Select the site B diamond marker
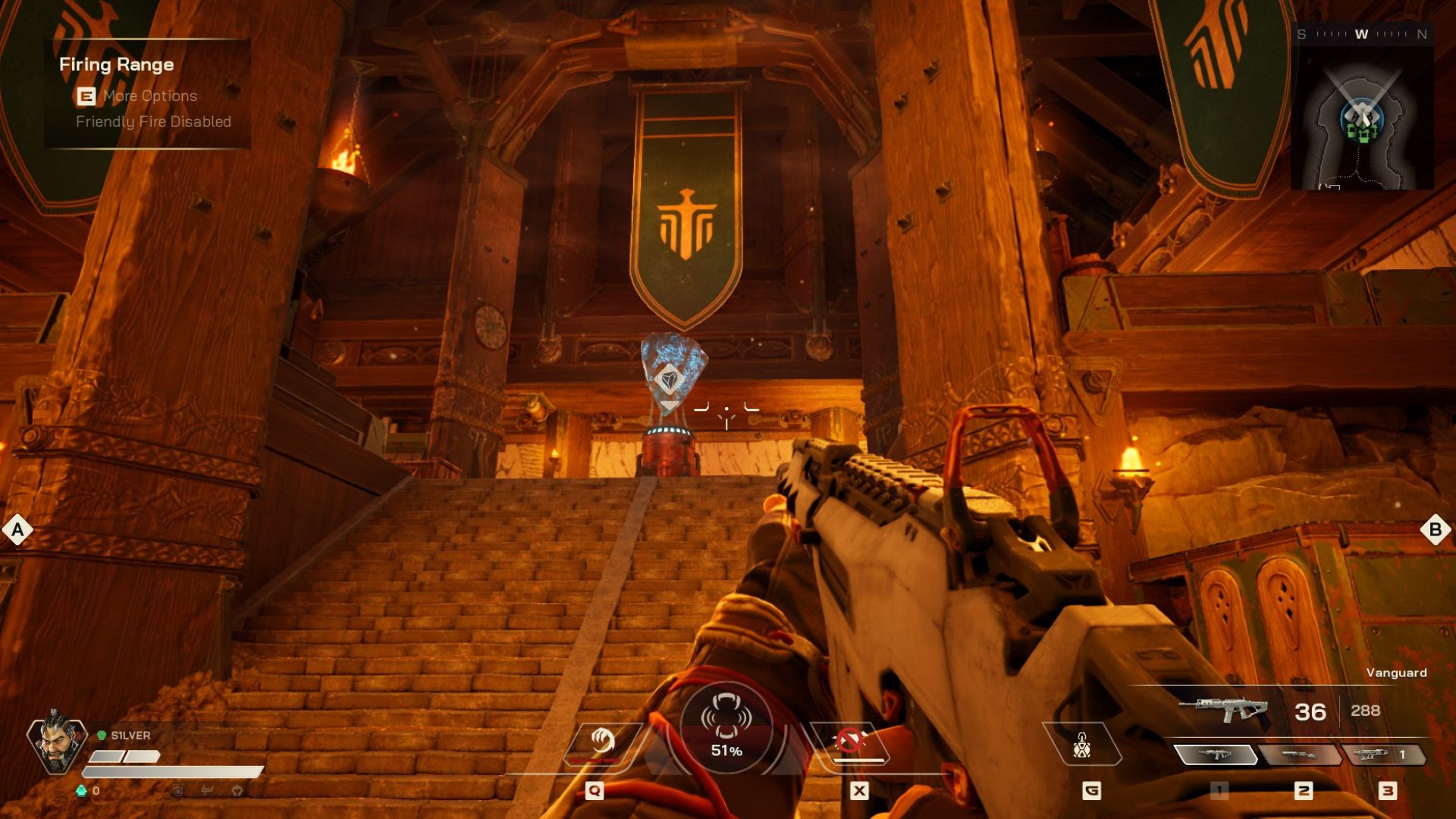 click(1435, 529)
